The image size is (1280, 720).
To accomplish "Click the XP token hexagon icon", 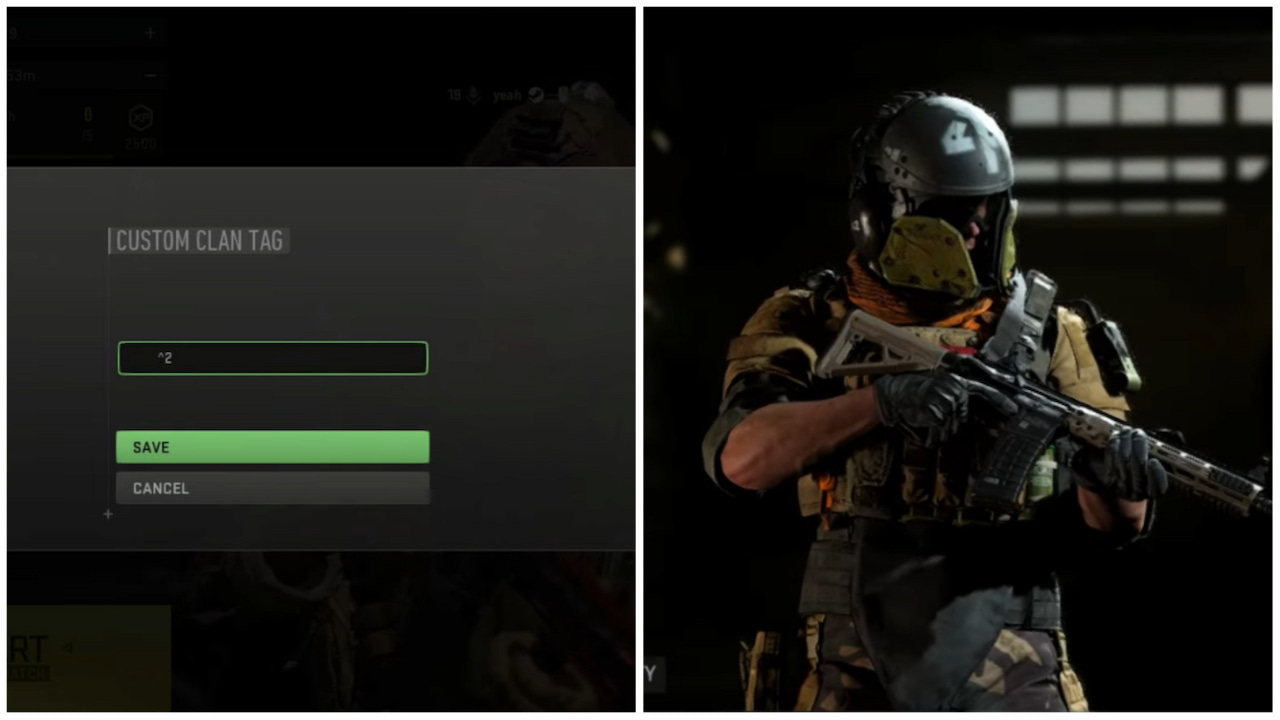I will 140,117.
